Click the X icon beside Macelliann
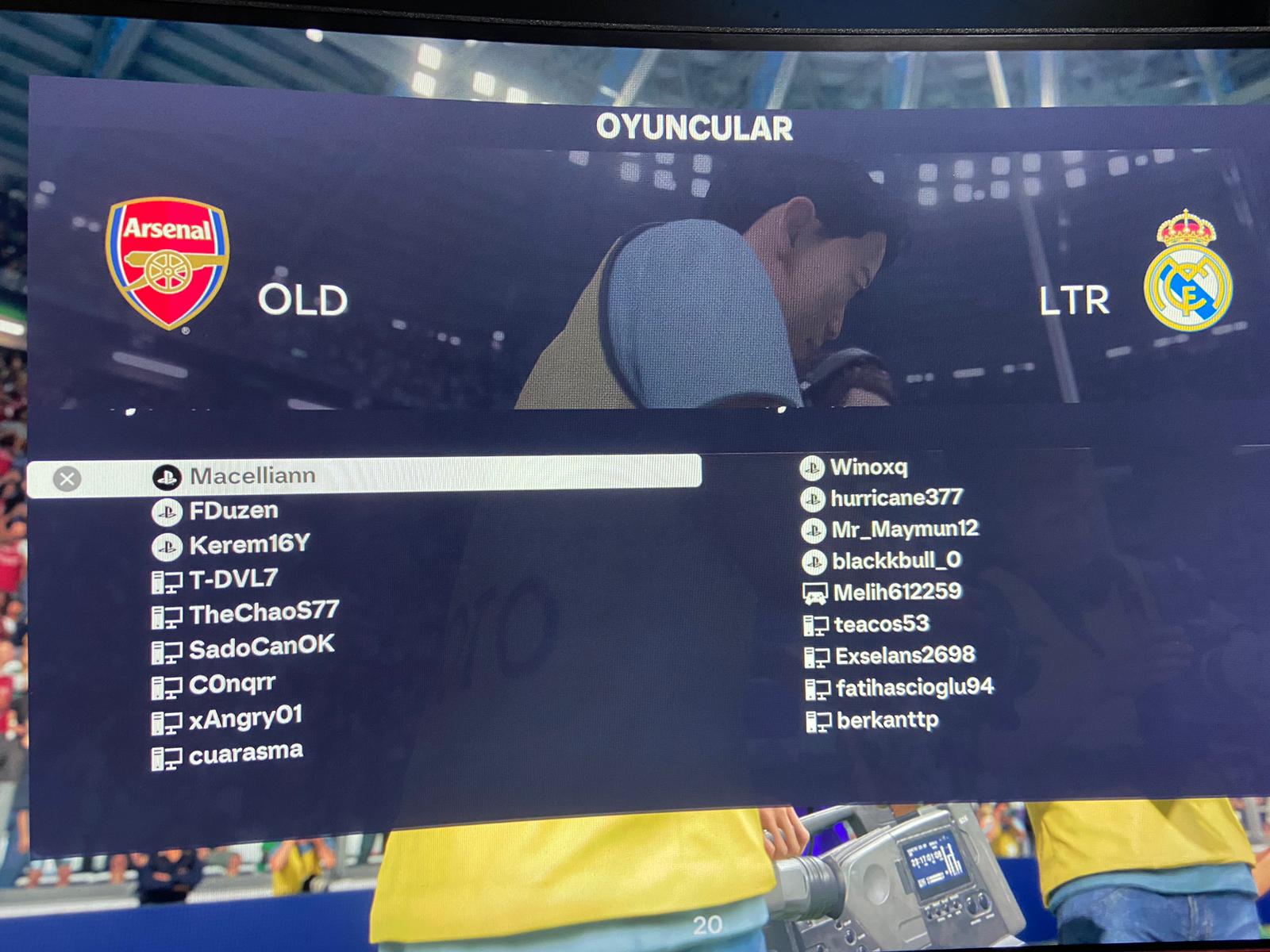Screen dimensions: 1270x952 pos(67,478)
